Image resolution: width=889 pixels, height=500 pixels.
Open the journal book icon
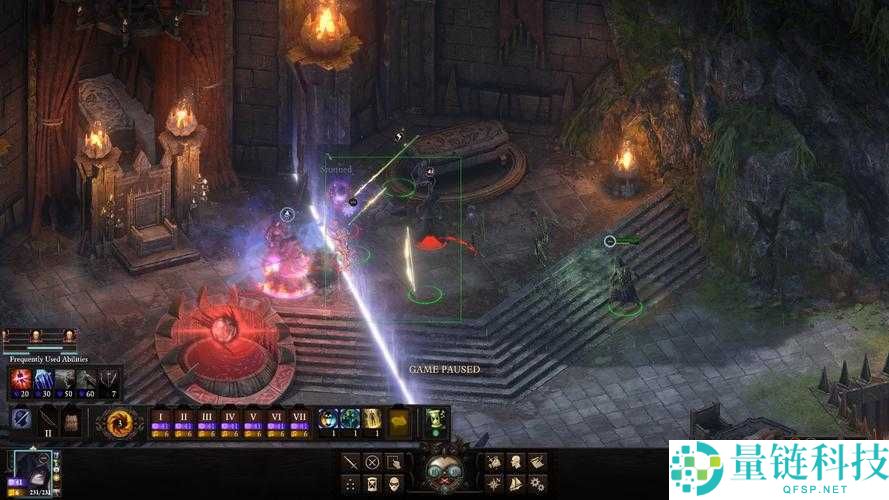(x=539, y=462)
